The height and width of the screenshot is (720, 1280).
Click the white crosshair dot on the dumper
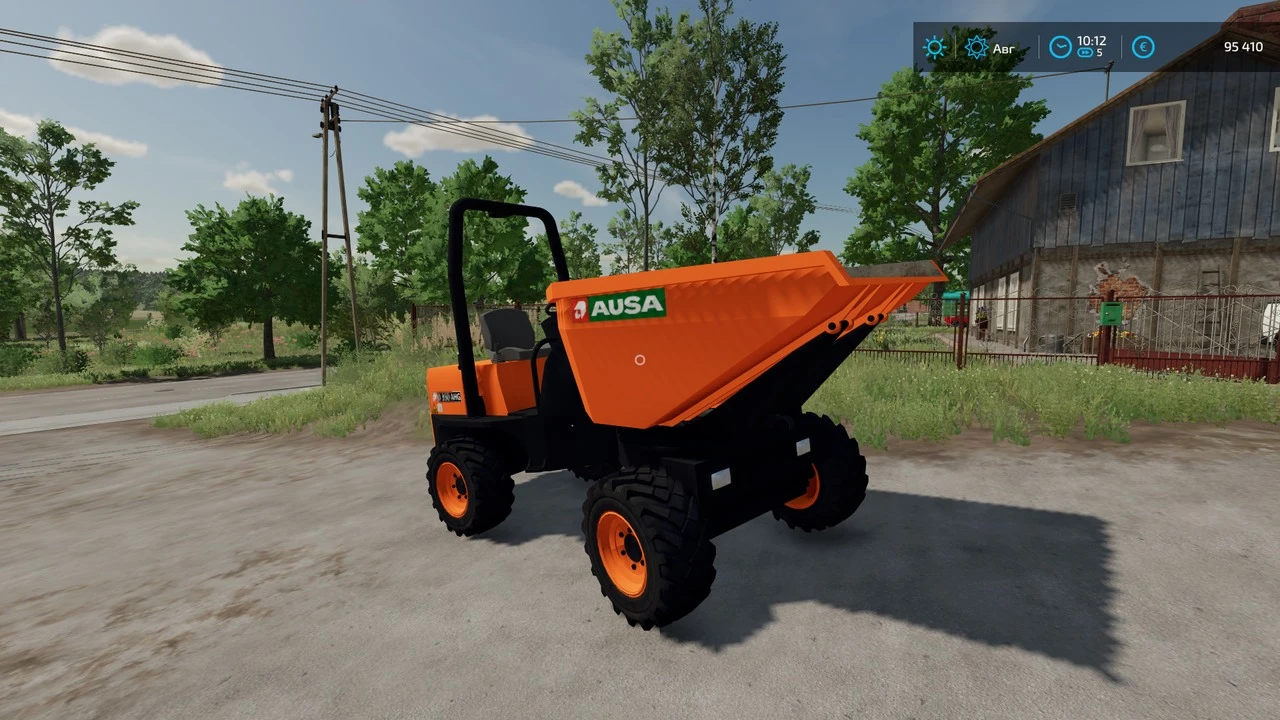pyautogui.click(x=637, y=360)
